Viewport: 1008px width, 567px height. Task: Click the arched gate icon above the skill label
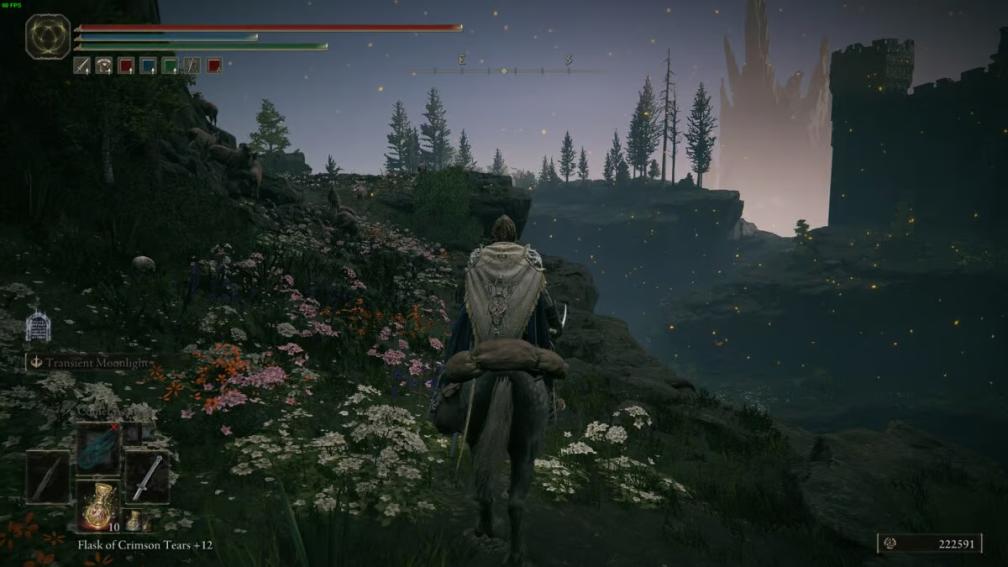point(37,325)
